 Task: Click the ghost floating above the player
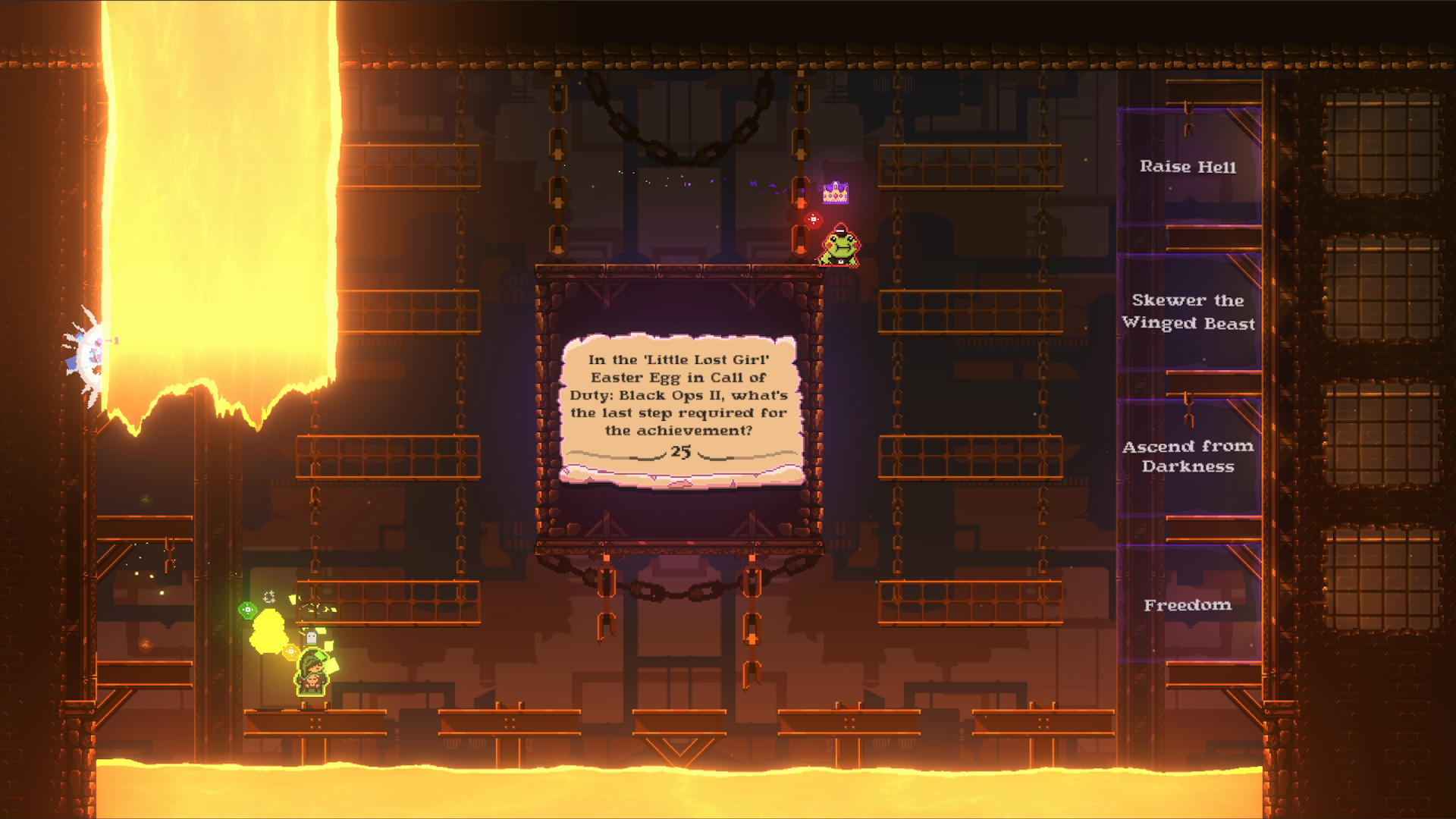coord(312,637)
